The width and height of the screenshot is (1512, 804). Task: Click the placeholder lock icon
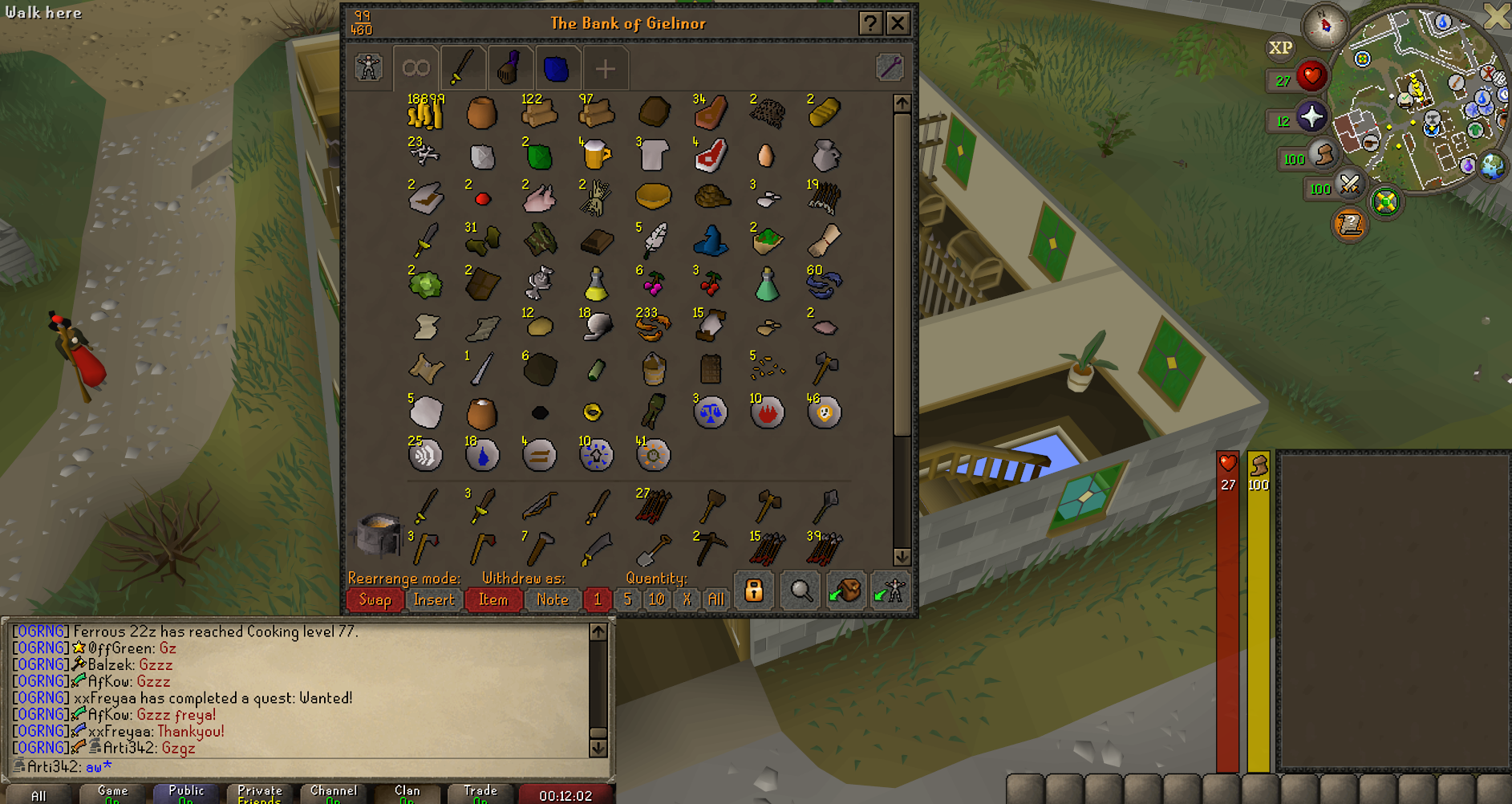click(x=754, y=591)
